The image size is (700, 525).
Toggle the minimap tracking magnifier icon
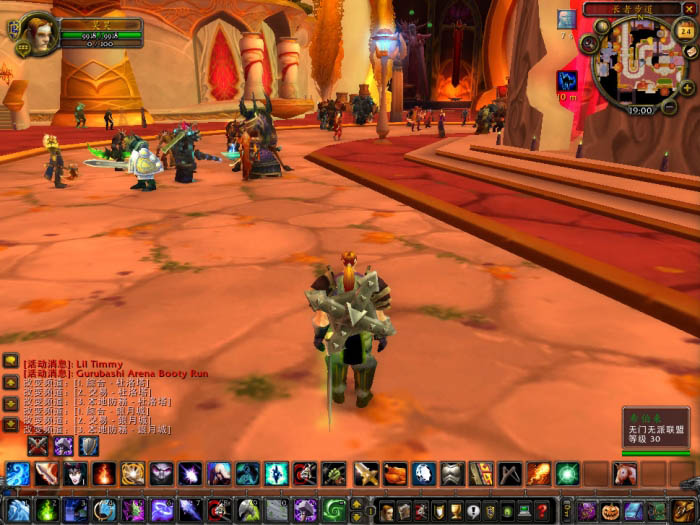(590, 44)
